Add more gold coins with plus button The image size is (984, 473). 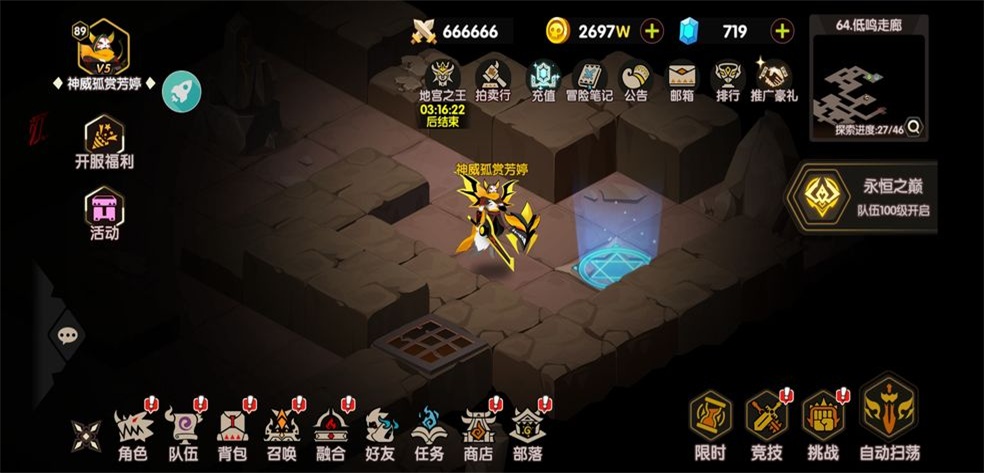pos(652,31)
